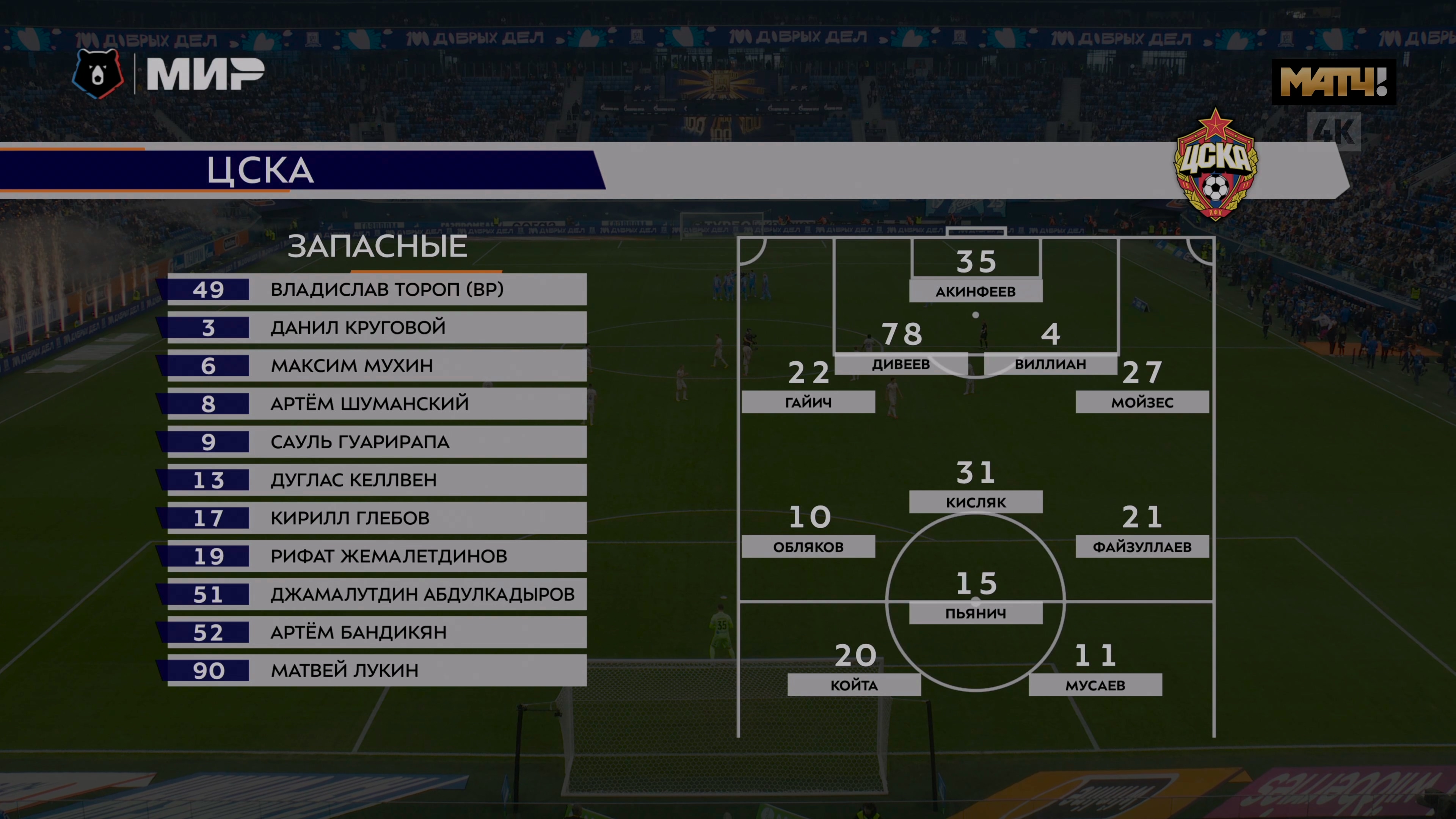Choose Дуглас Келлвен from the substitutes
Image resolution: width=1456 pixels, height=819 pixels.
pos(377,480)
